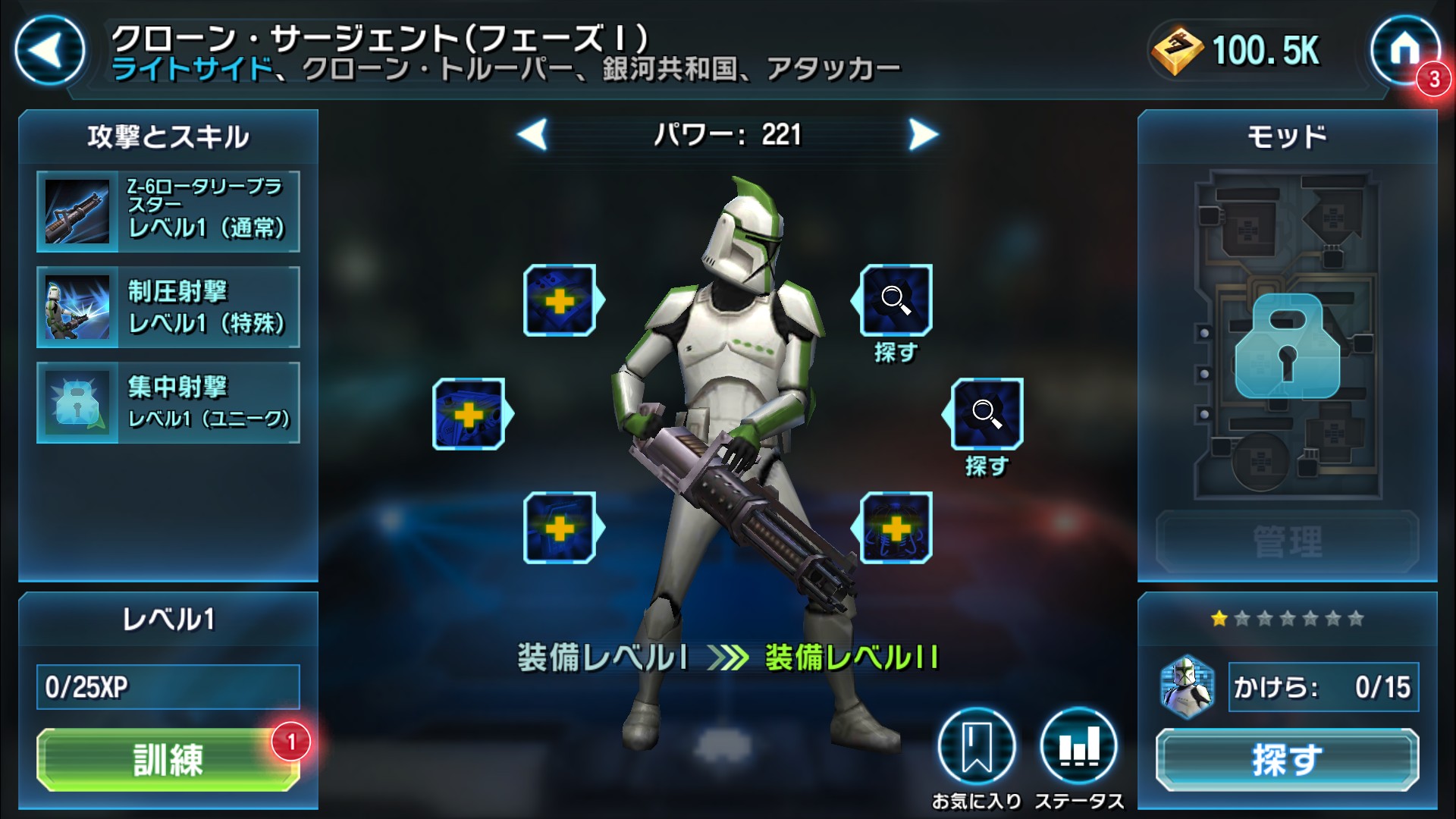Open the credits currency display

(1238, 51)
